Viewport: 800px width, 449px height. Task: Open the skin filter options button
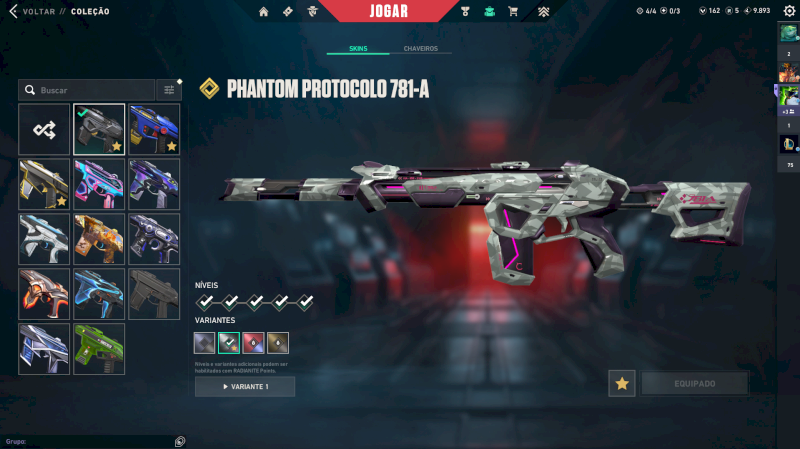tap(169, 90)
